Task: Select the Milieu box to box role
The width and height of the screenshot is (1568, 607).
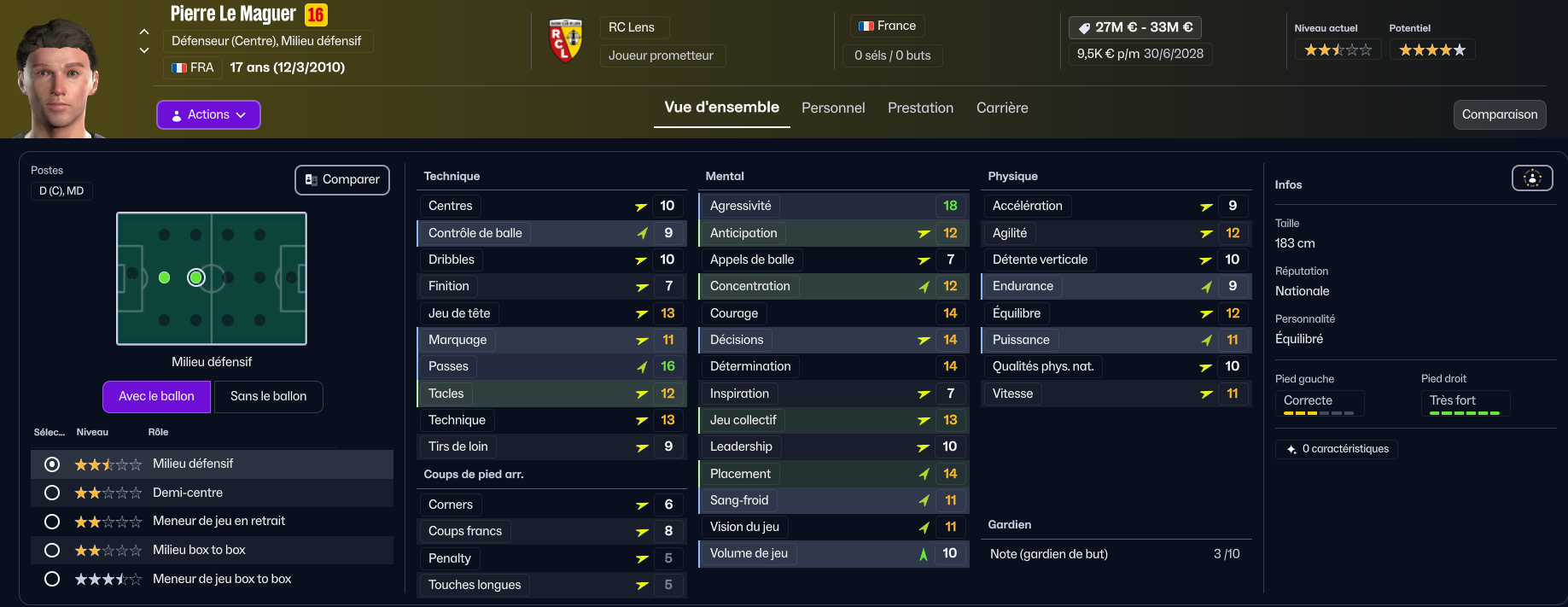Action: point(52,551)
